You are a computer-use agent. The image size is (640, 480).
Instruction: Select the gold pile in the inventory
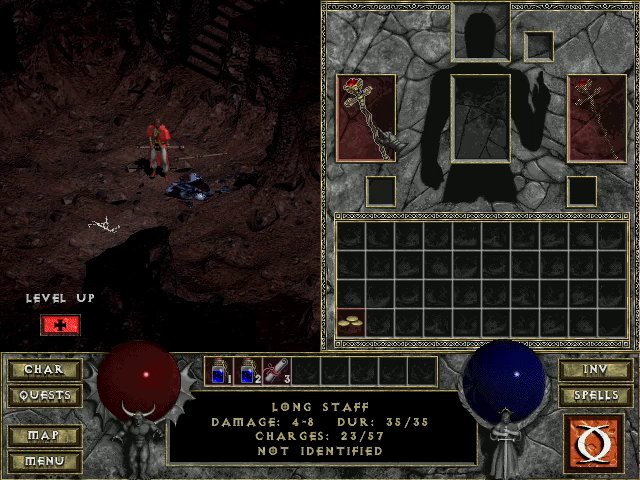[x=350, y=322]
